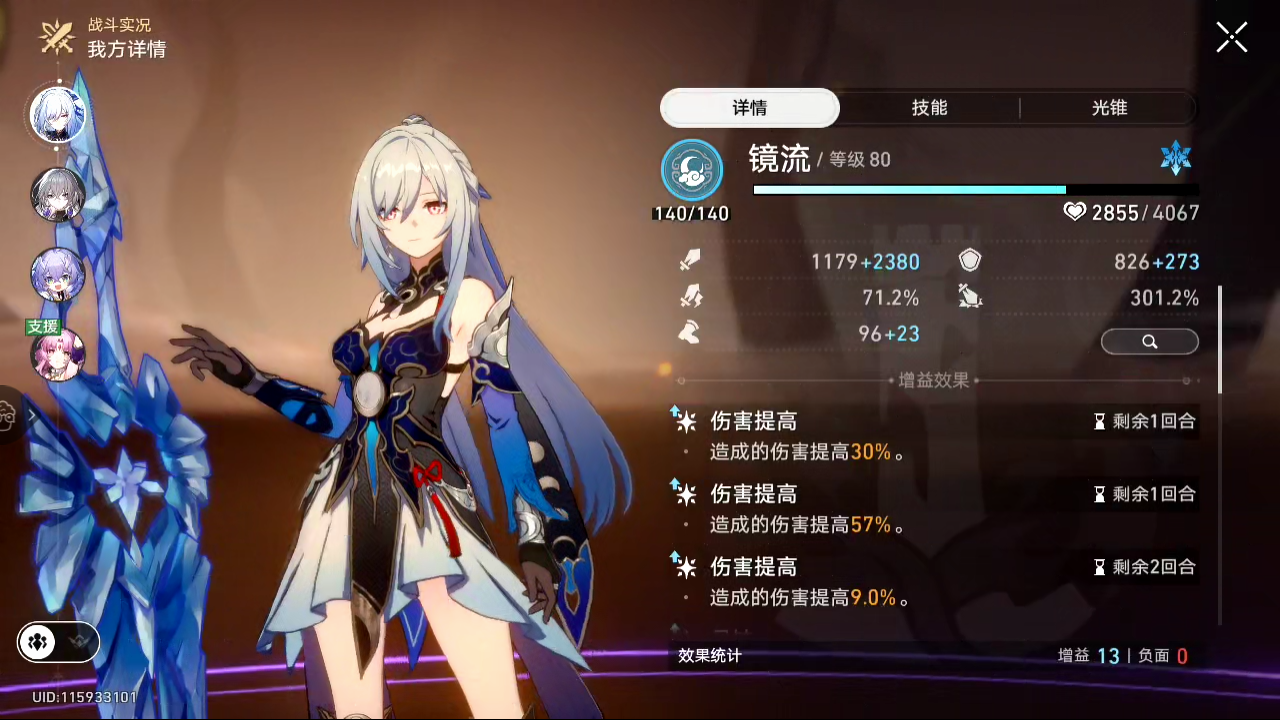This screenshot has height=720, width=1280.
Task: Tap the round Destruction path emblem
Action: click(x=692, y=170)
